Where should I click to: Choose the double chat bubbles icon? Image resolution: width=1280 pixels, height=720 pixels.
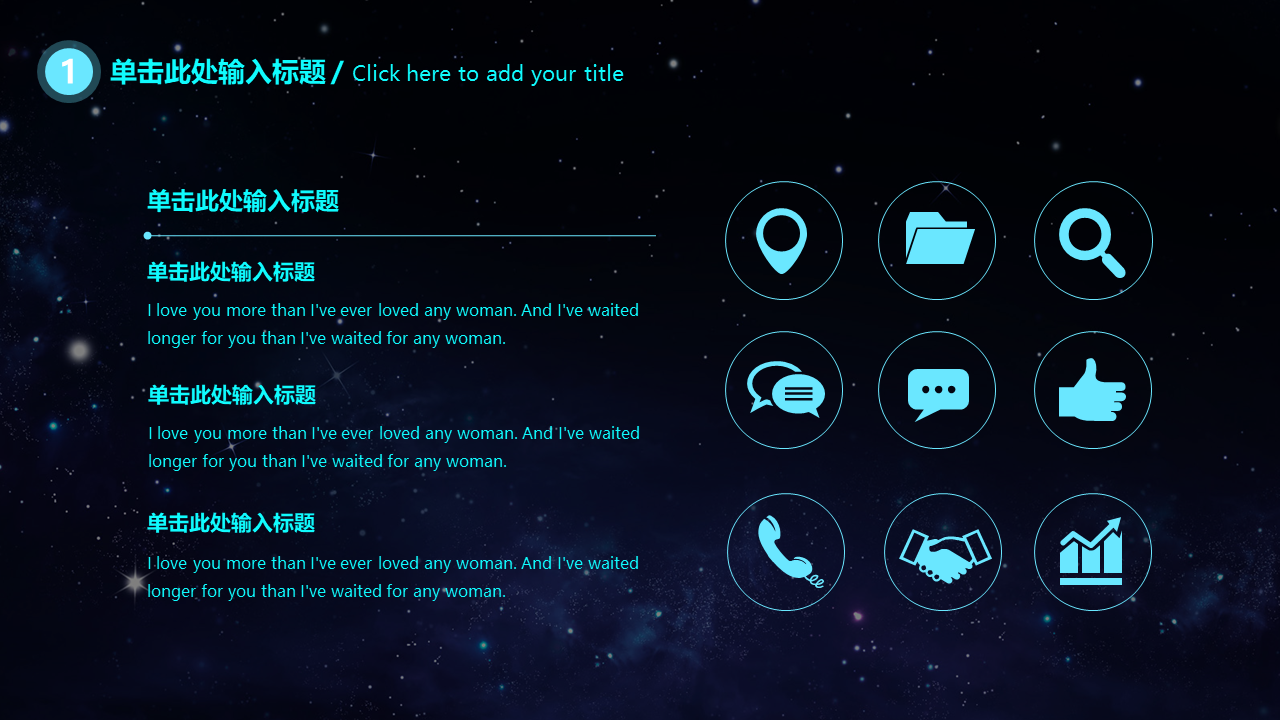[x=784, y=390]
